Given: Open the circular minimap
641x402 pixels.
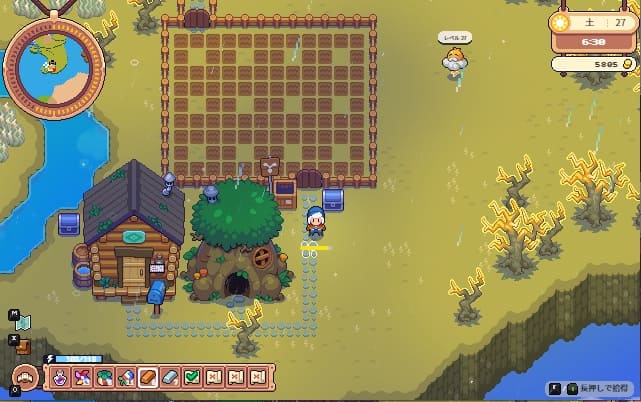Looking at the screenshot, I should click(54, 66).
